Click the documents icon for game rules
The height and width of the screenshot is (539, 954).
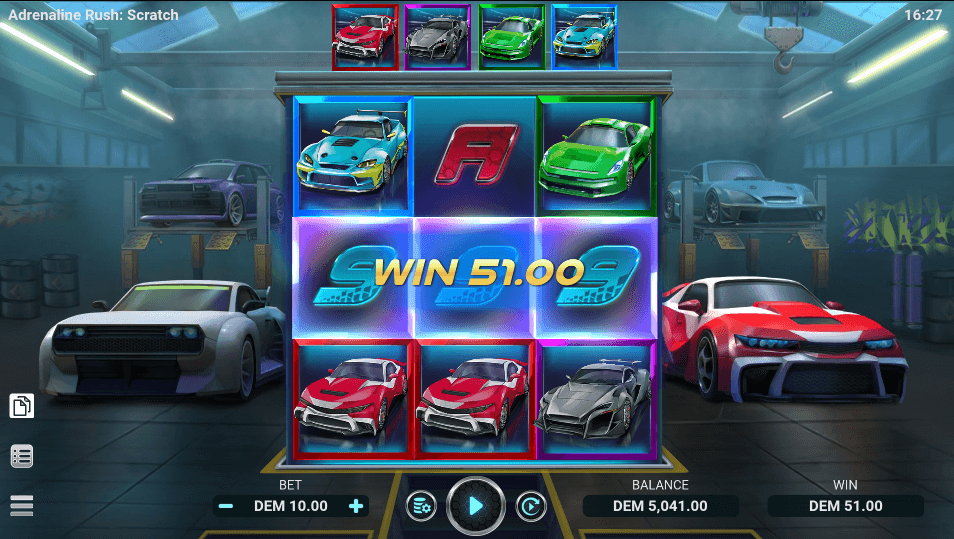(22, 406)
